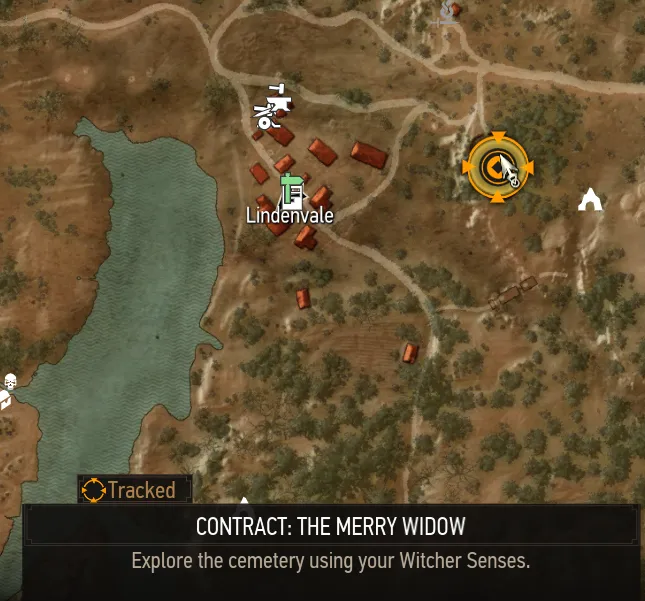Select the orange tracked quest objective marker
The height and width of the screenshot is (601, 645).
point(498,167)
